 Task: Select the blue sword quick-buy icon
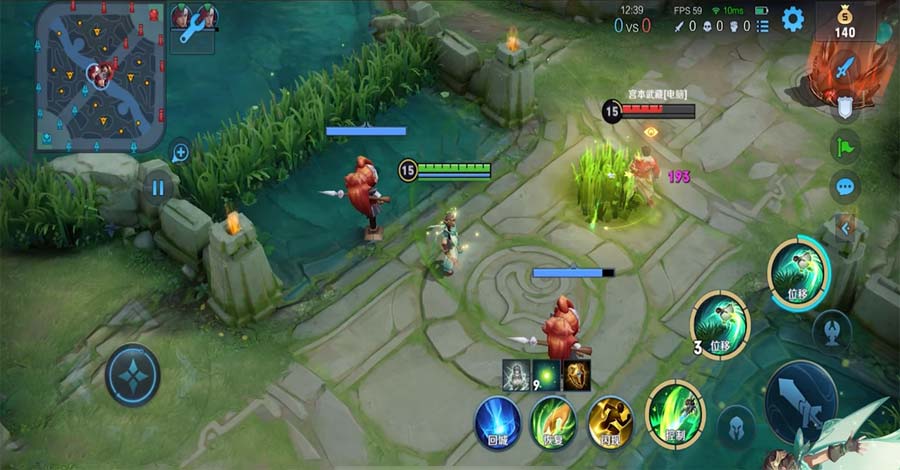tap(845, 69)
